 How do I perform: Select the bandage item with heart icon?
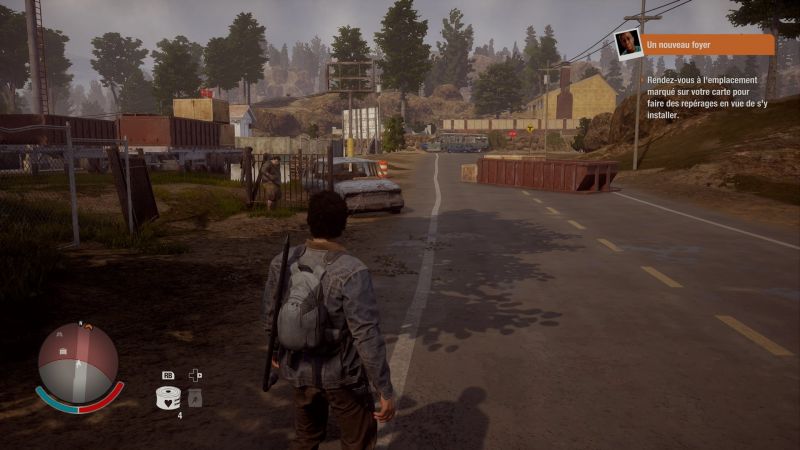coord(168,397)
